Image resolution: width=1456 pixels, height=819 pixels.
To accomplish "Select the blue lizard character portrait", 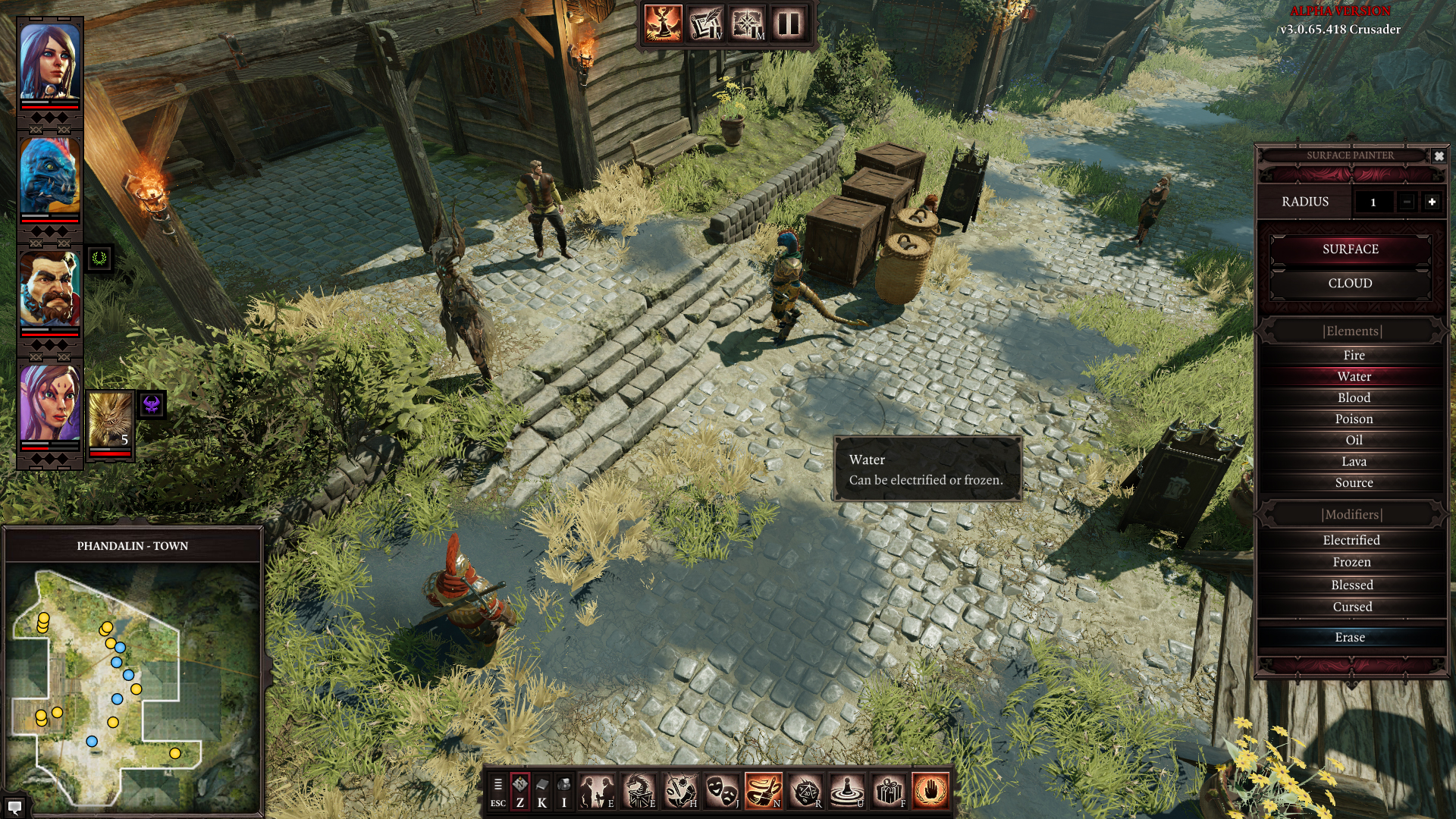I will point(49,176).
